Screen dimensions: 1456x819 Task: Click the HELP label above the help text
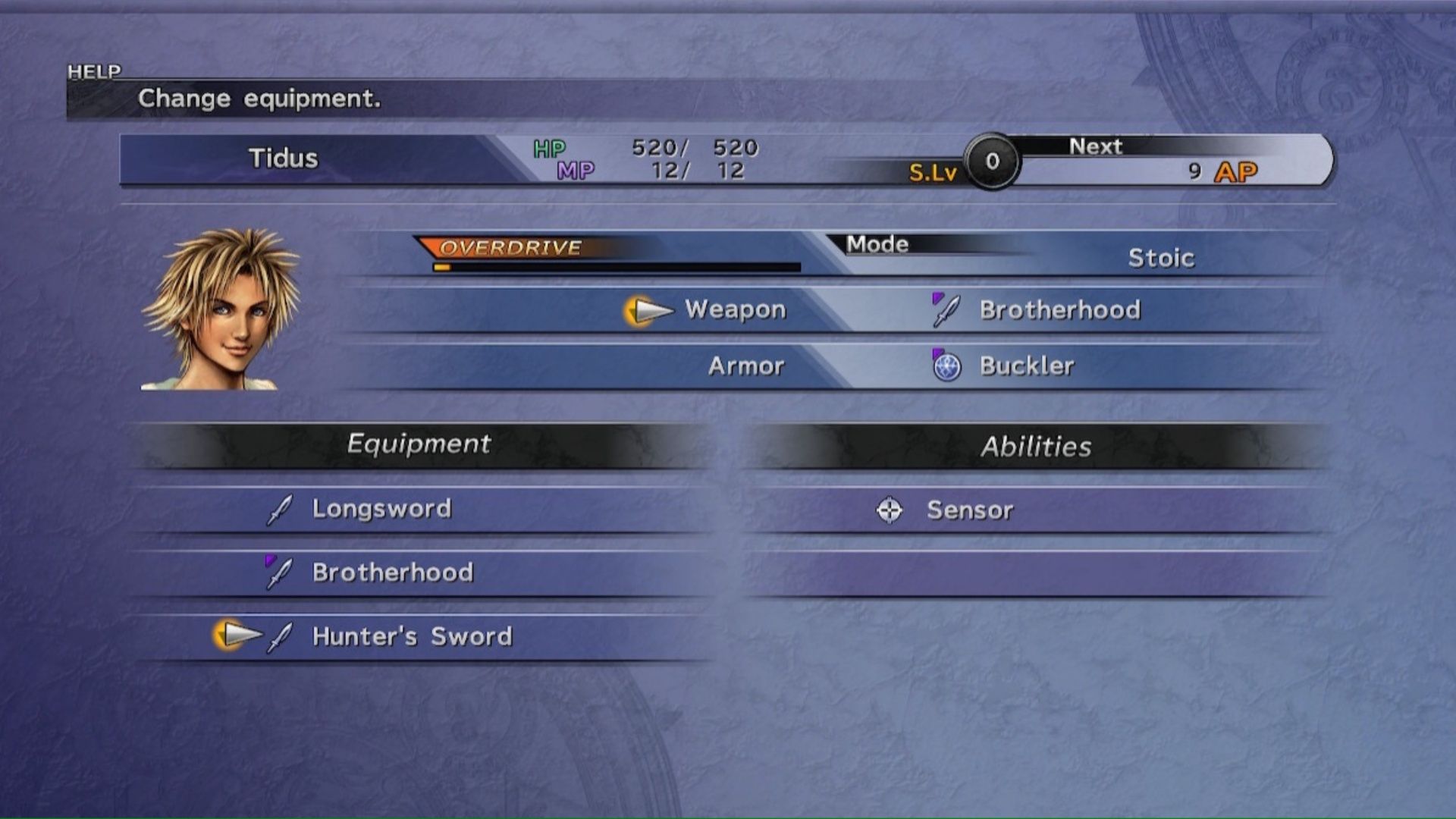(94, 71)
